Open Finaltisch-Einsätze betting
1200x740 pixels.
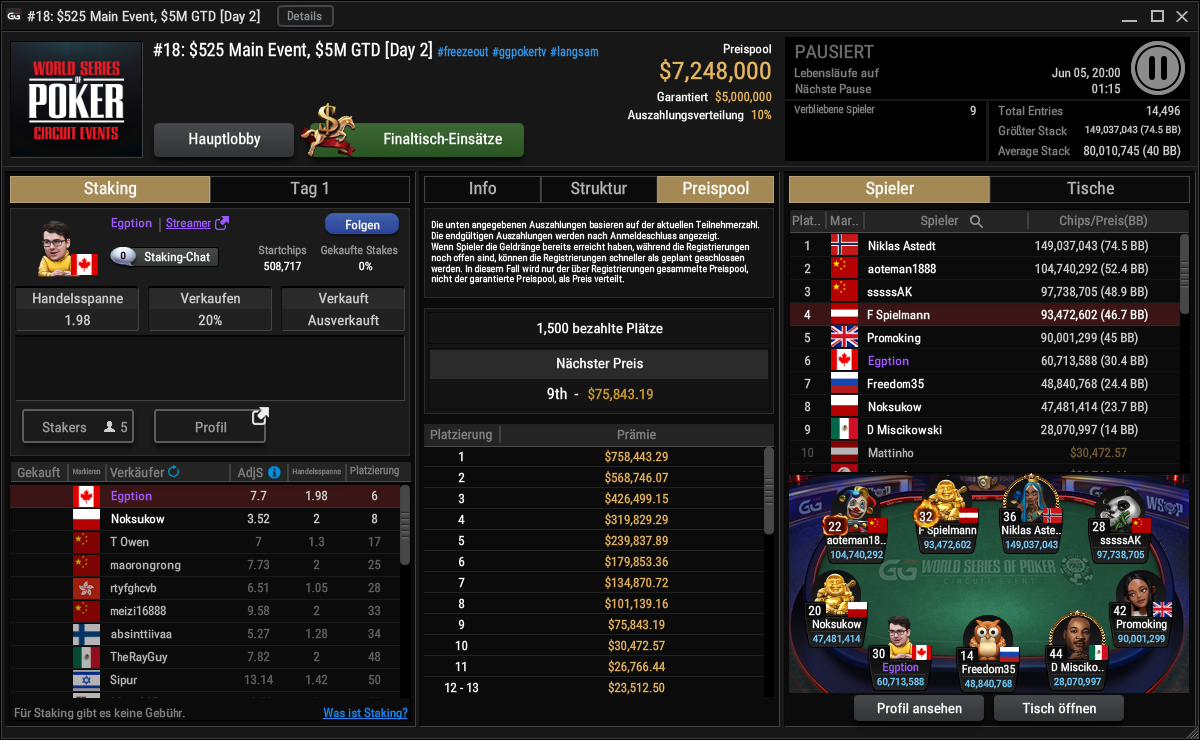coord(441,140)
